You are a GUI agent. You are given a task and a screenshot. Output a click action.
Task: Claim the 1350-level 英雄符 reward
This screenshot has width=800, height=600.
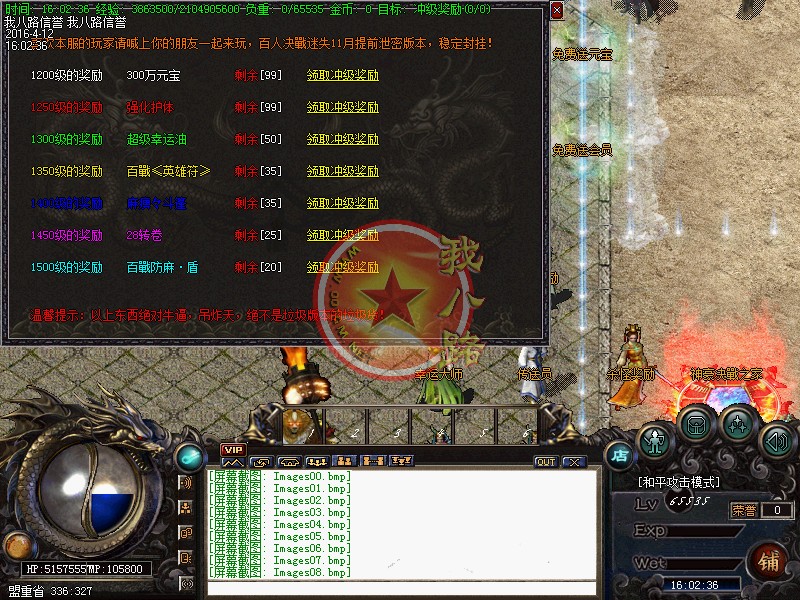[342, 172]
